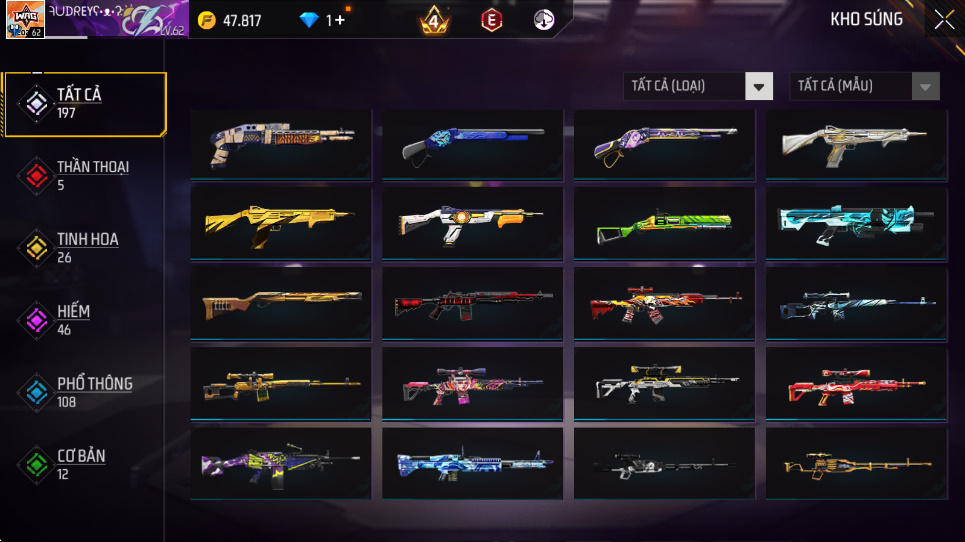The width and height of the screenshot is (965, 542).
Task: Click the red E hexagon icon
Action: (491, 20)
